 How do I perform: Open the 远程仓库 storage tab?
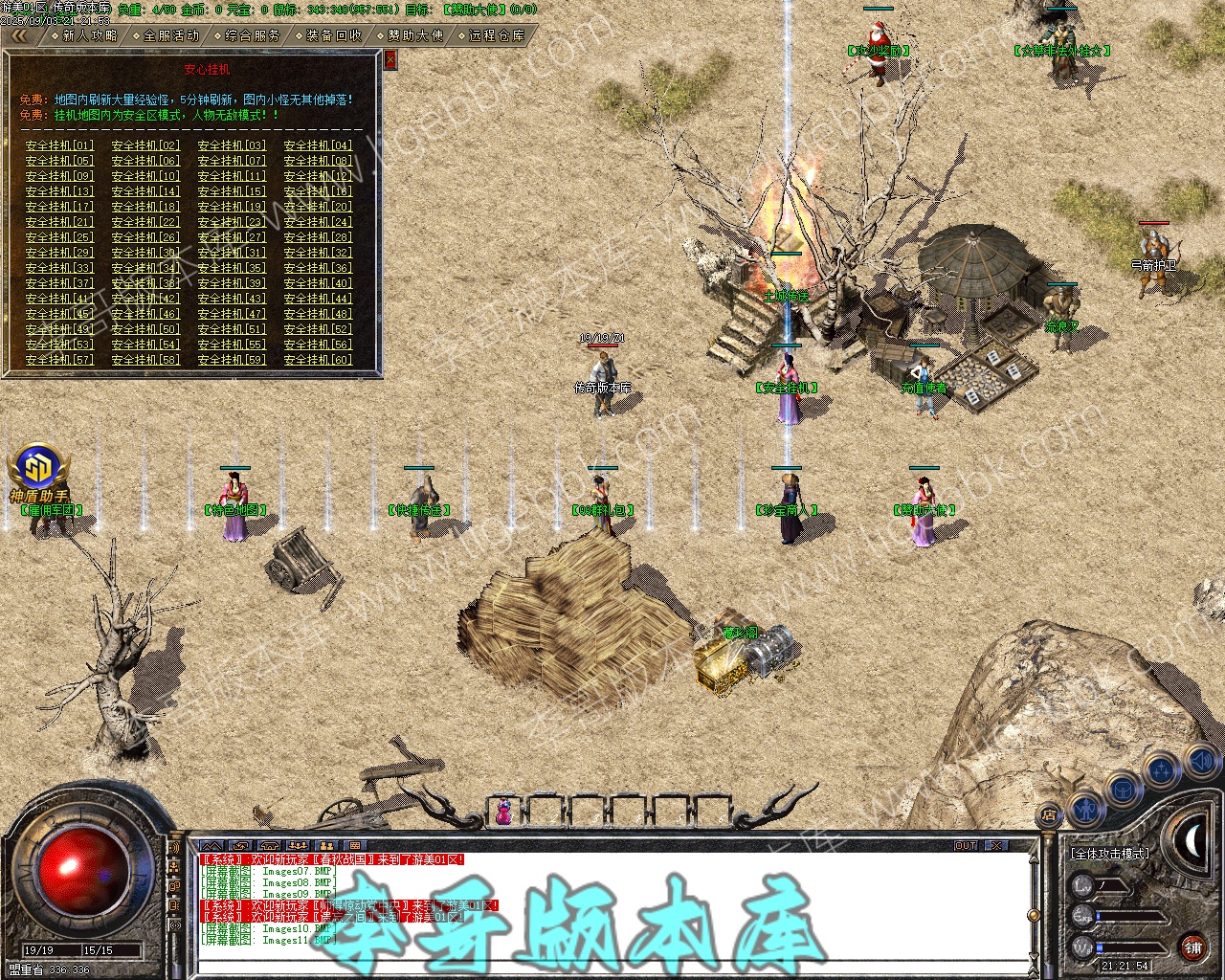[497, 35]
